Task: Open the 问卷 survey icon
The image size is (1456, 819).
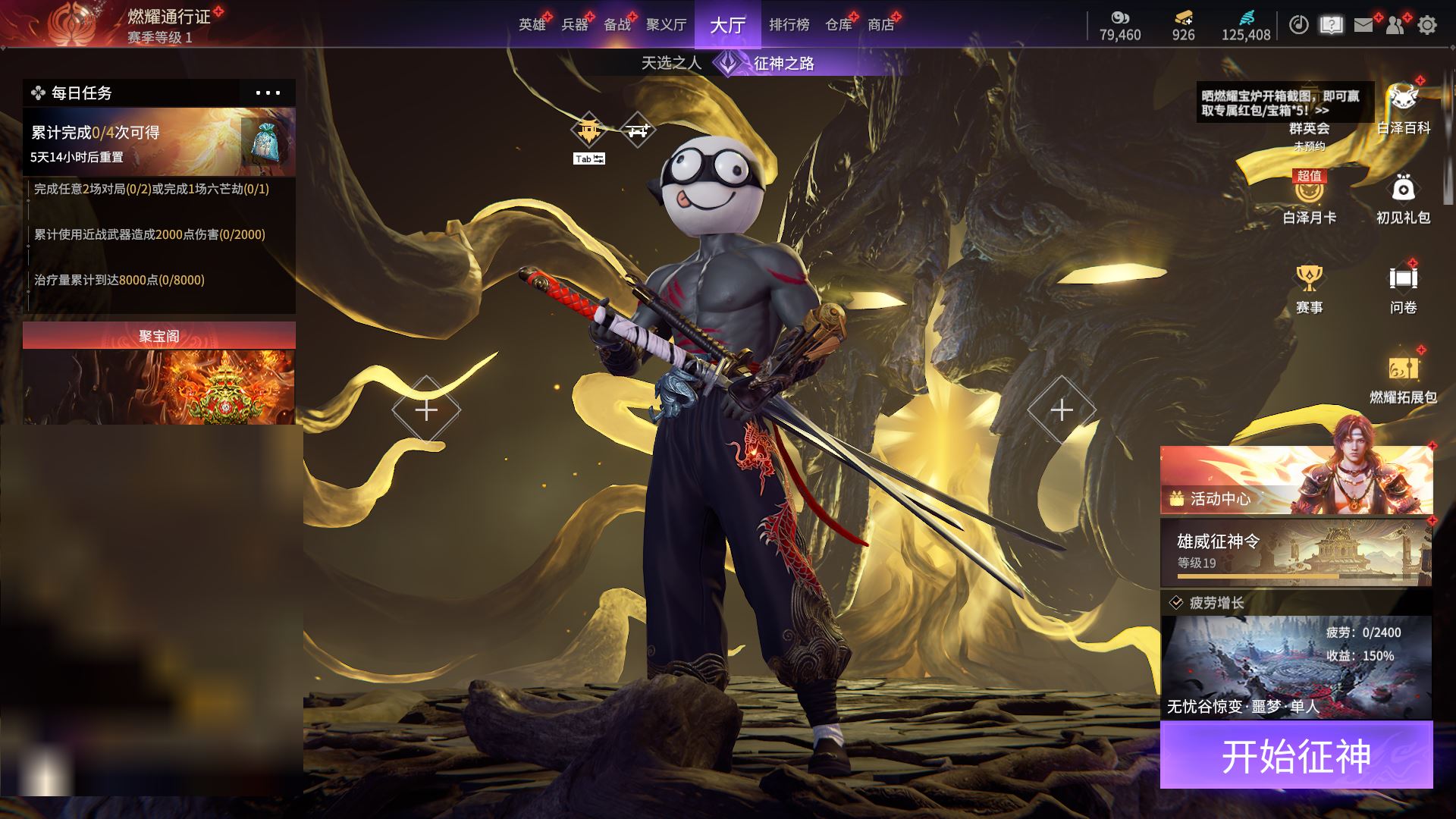Action: (1403, 288)
